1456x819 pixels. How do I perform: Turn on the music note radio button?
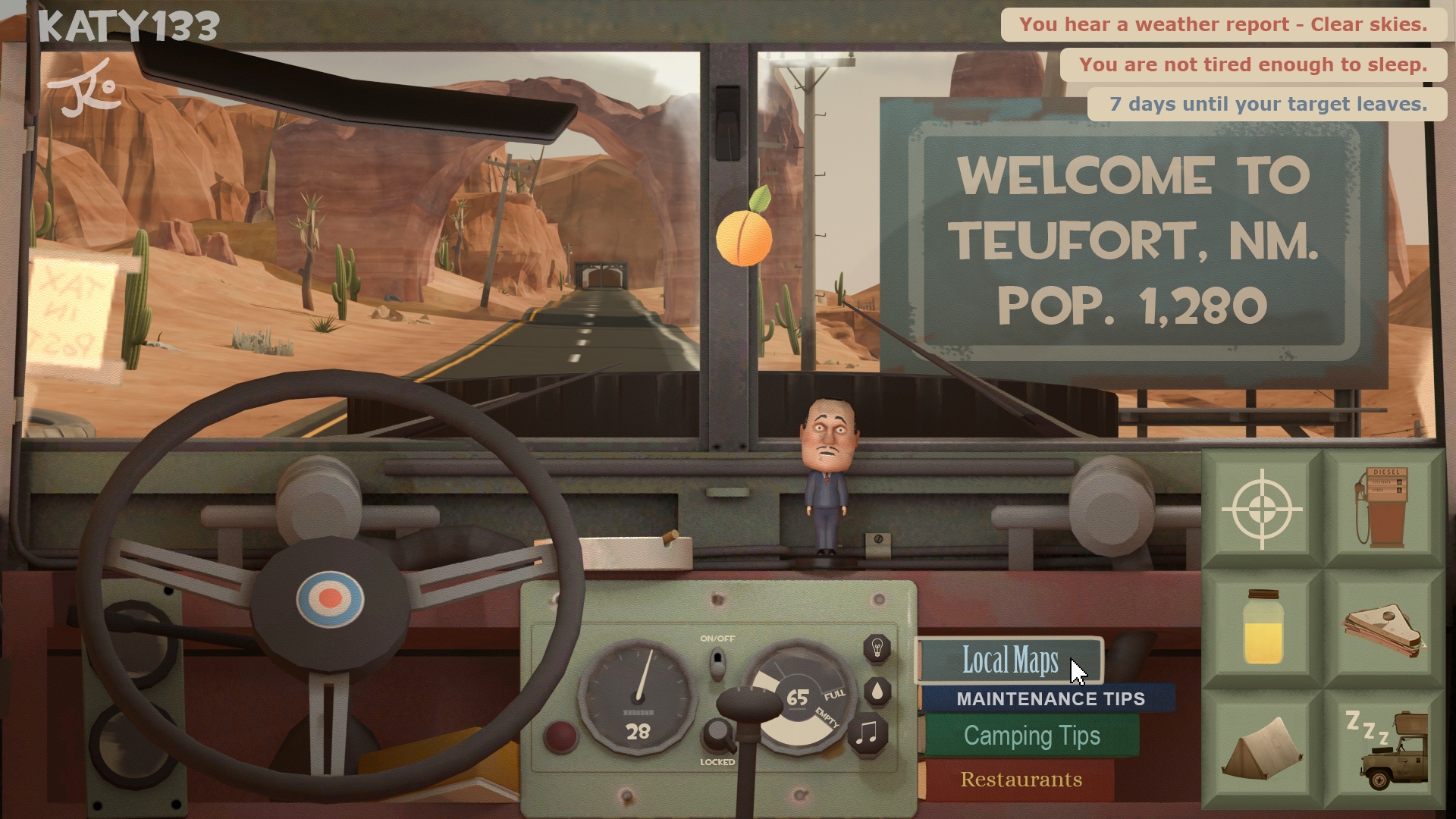click(x=867, y=733)
